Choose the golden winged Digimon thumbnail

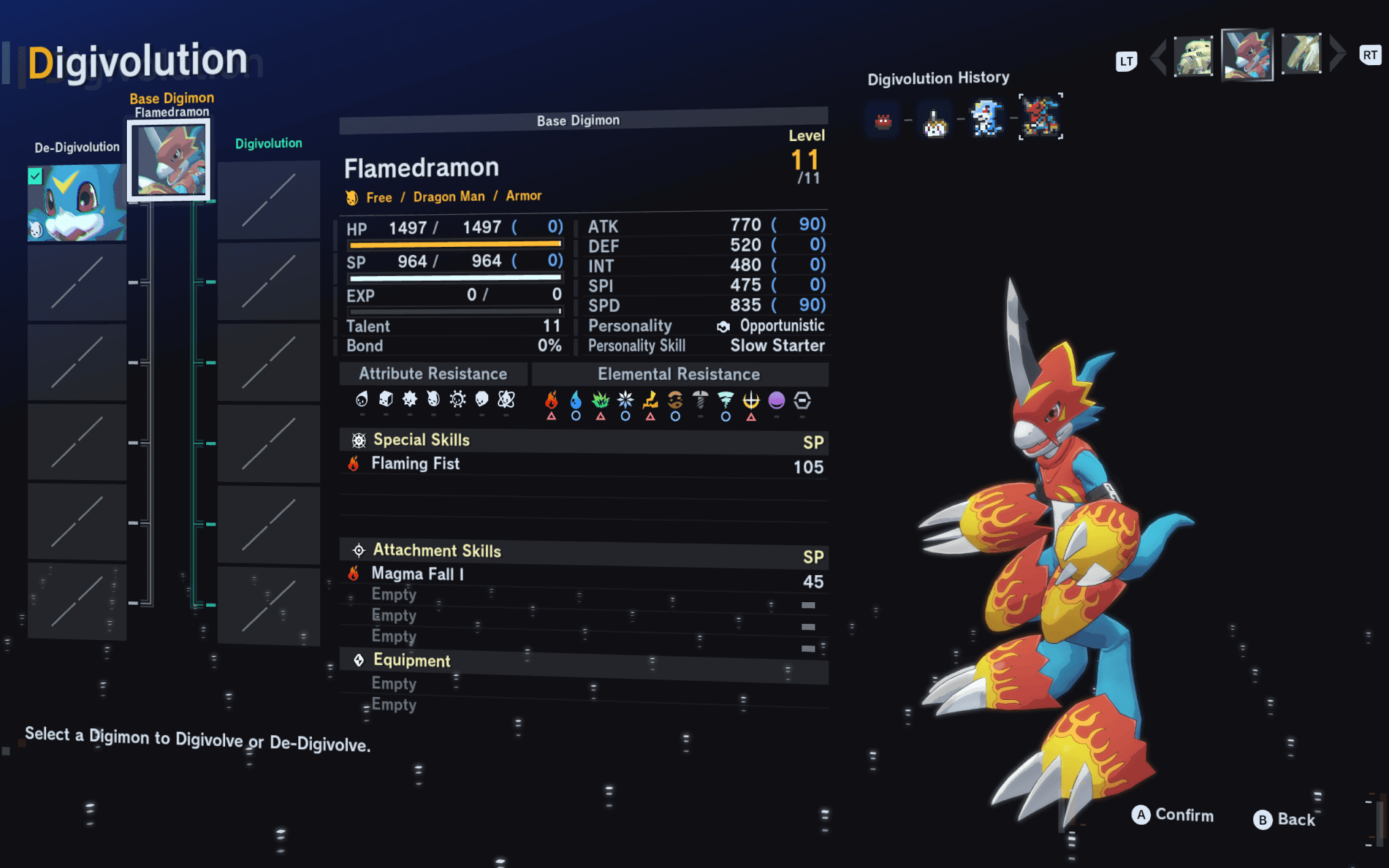pyautogui.click(x=1301, y=54)
